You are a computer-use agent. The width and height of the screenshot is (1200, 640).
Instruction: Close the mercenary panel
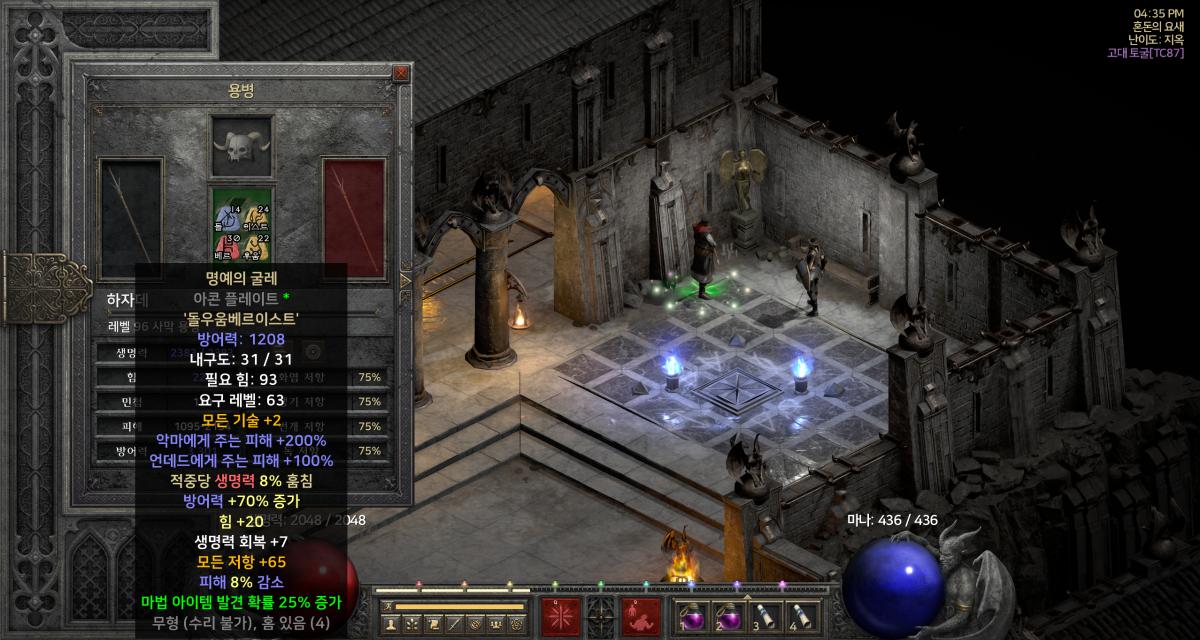[400, 73]
